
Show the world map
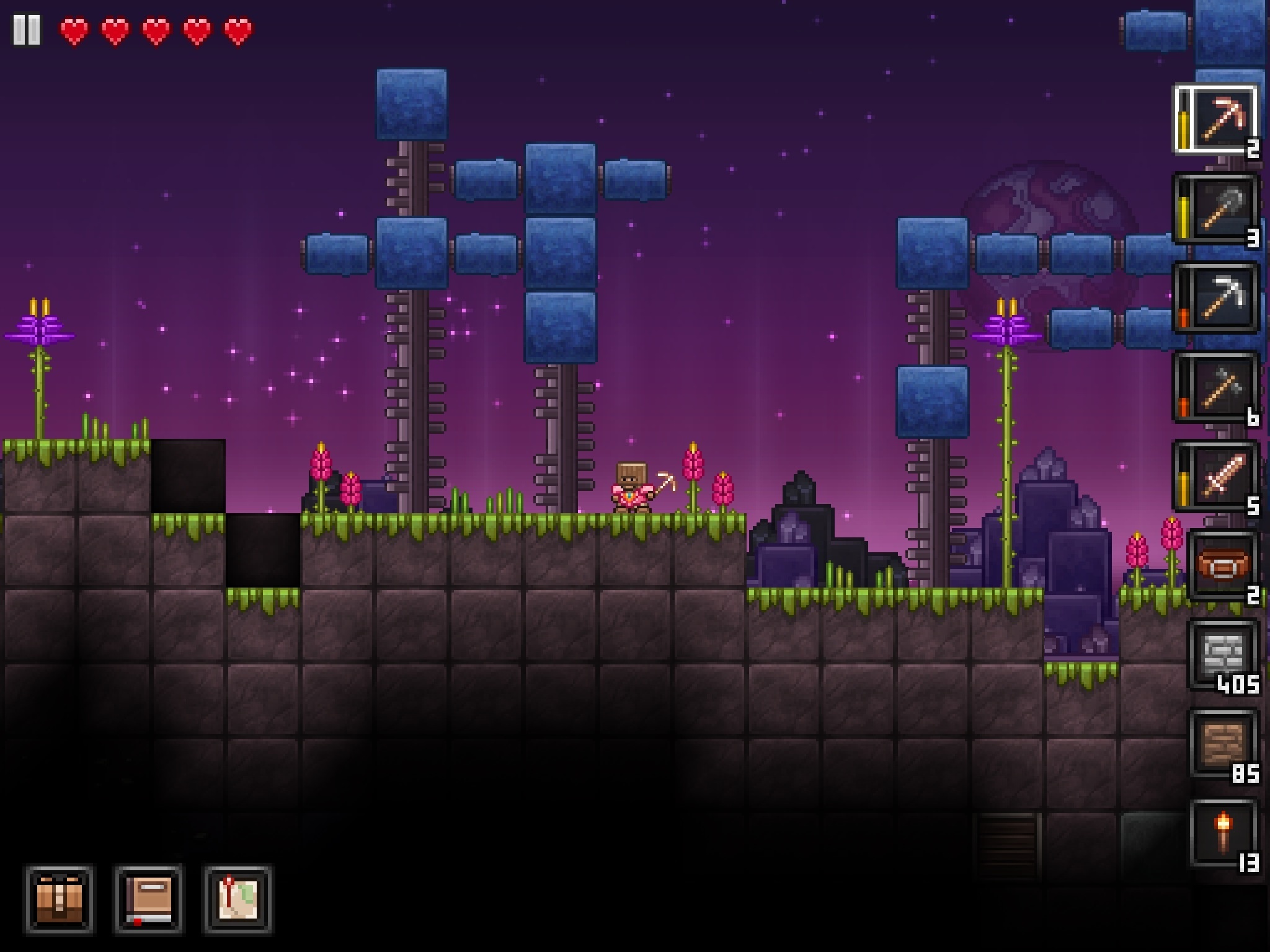238,899
